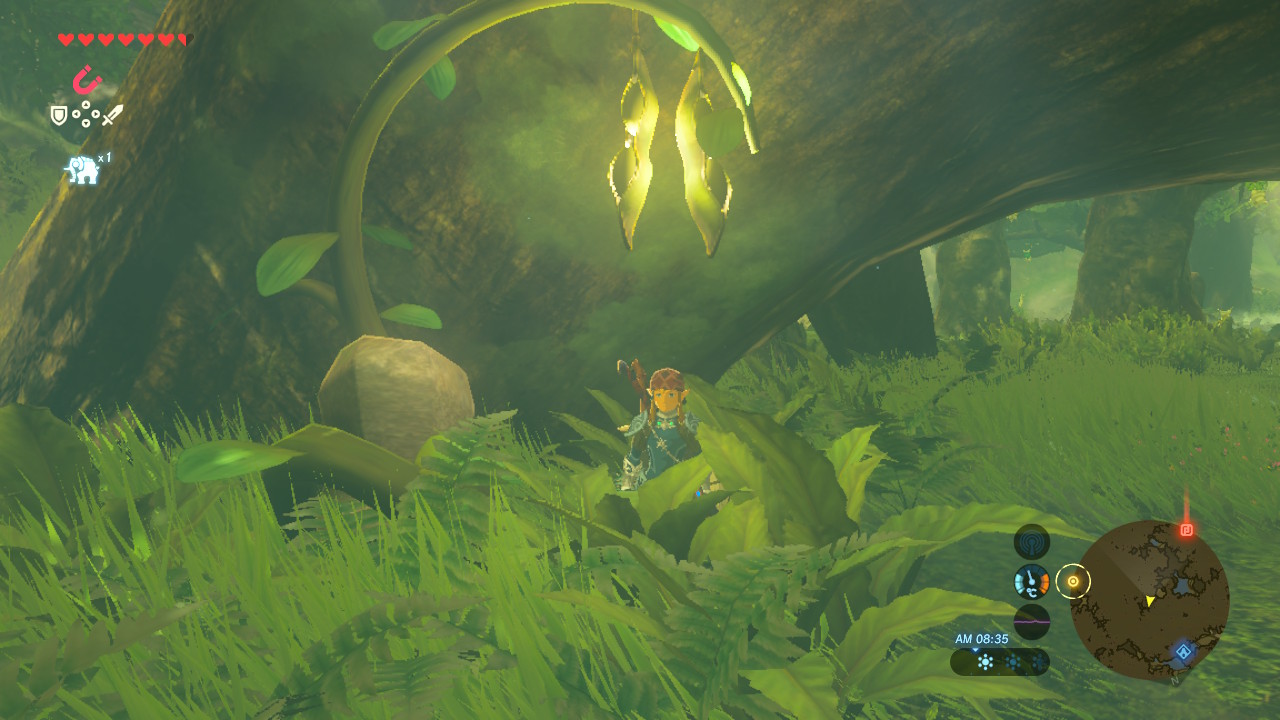Viewport: 1280px width, 720px height.
Task: Click the Sheikah Sensor signal icon
Action: [x=1031, y=542]
